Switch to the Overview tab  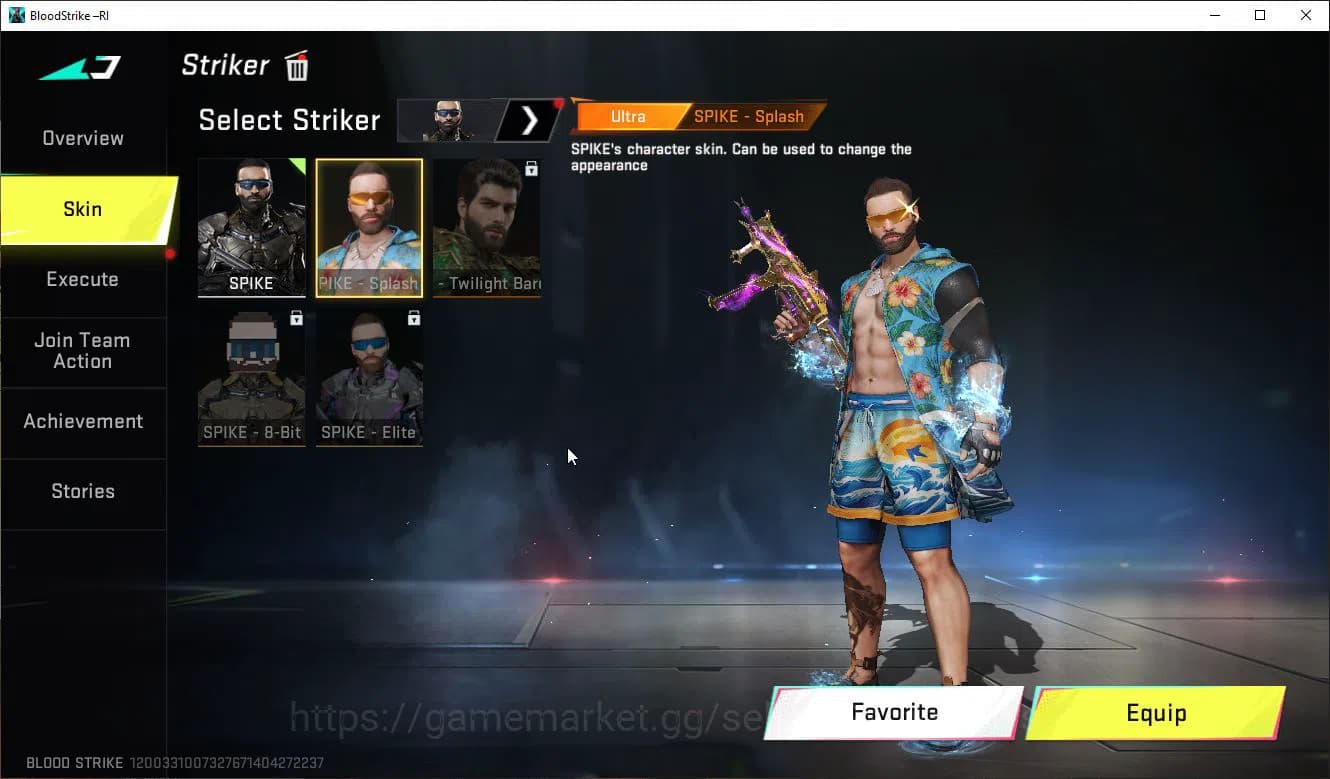(82, 138)
